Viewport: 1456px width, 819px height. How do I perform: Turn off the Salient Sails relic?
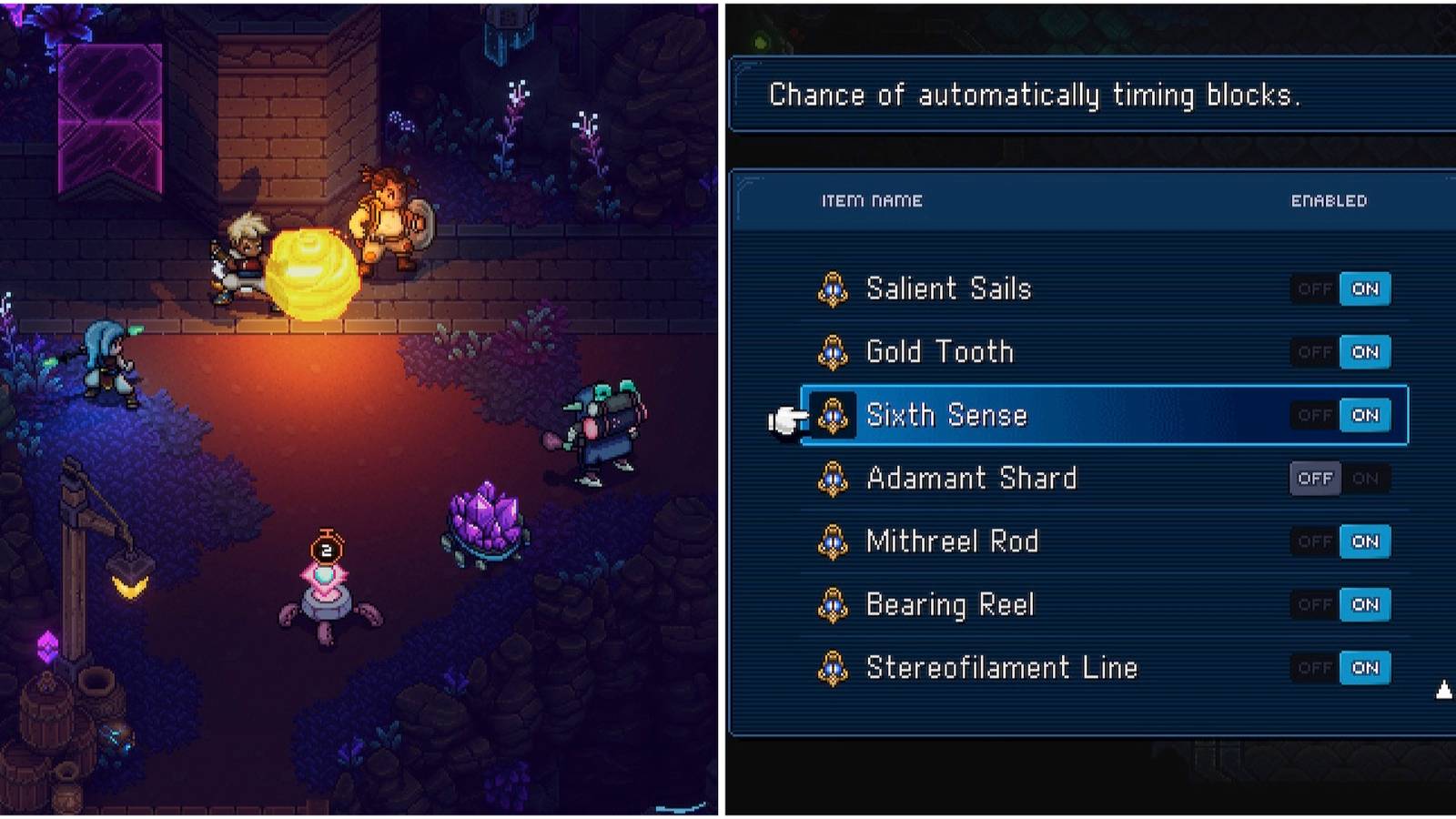point(1314,288)
